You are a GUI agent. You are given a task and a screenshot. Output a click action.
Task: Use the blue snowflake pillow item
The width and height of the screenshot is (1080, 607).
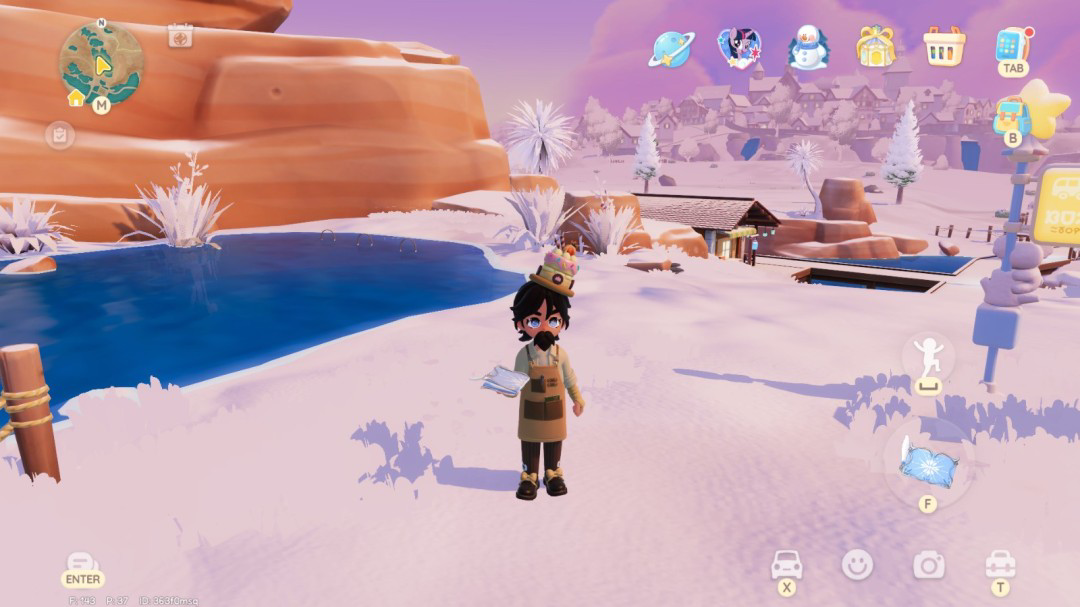click(927, 463)
